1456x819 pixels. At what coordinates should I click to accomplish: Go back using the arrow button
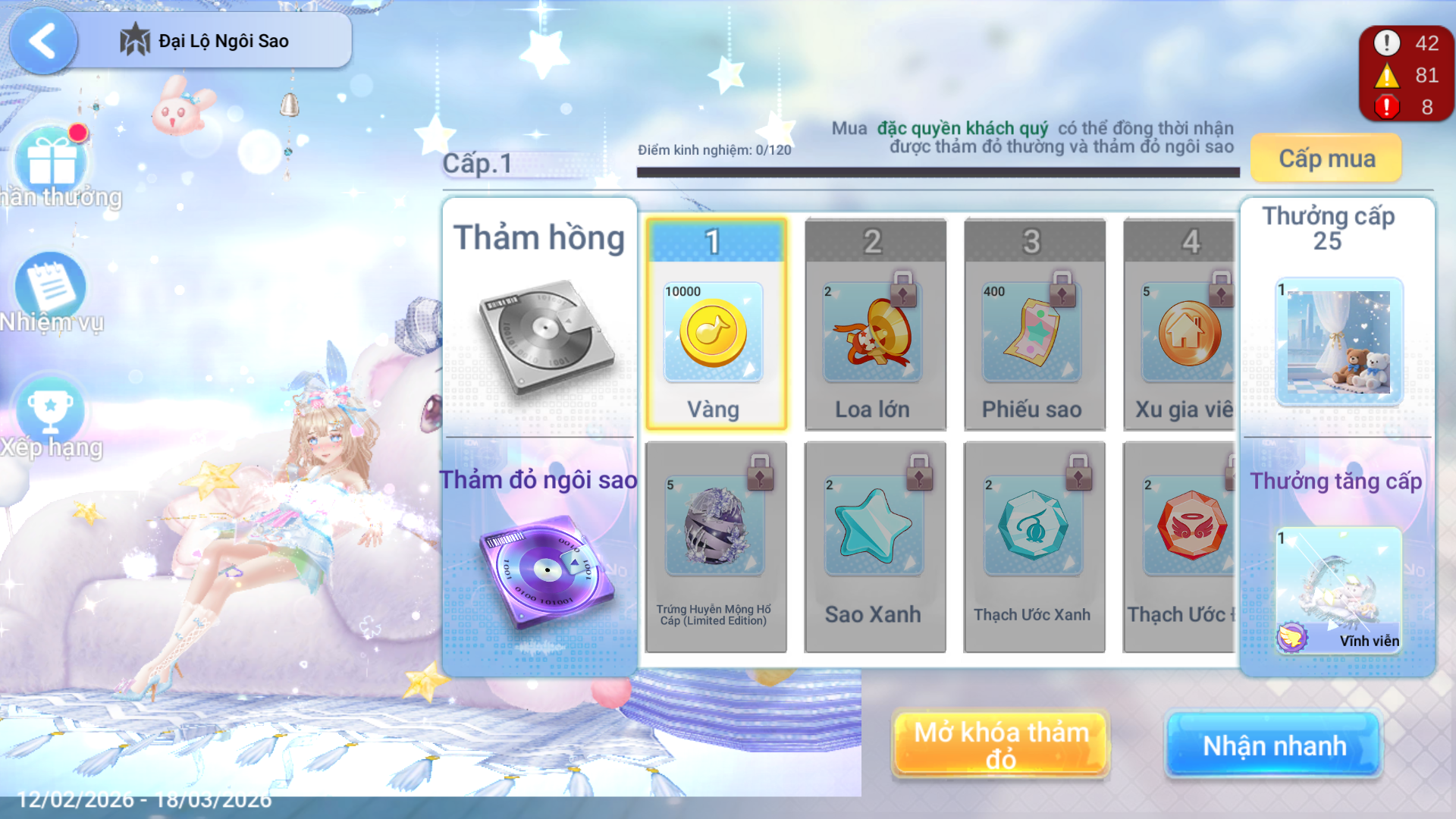tap(42, 41)
